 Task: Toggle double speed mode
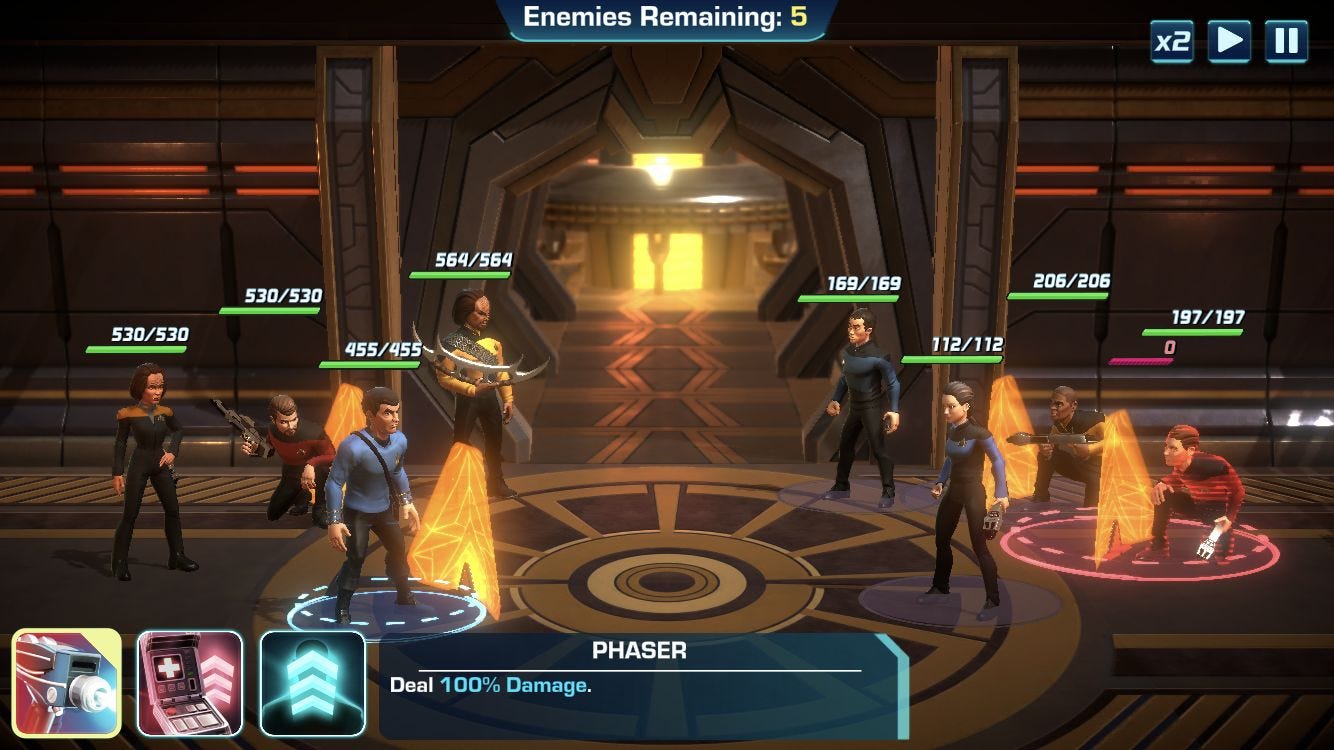pyautogui.click(x=1171, y=43)
